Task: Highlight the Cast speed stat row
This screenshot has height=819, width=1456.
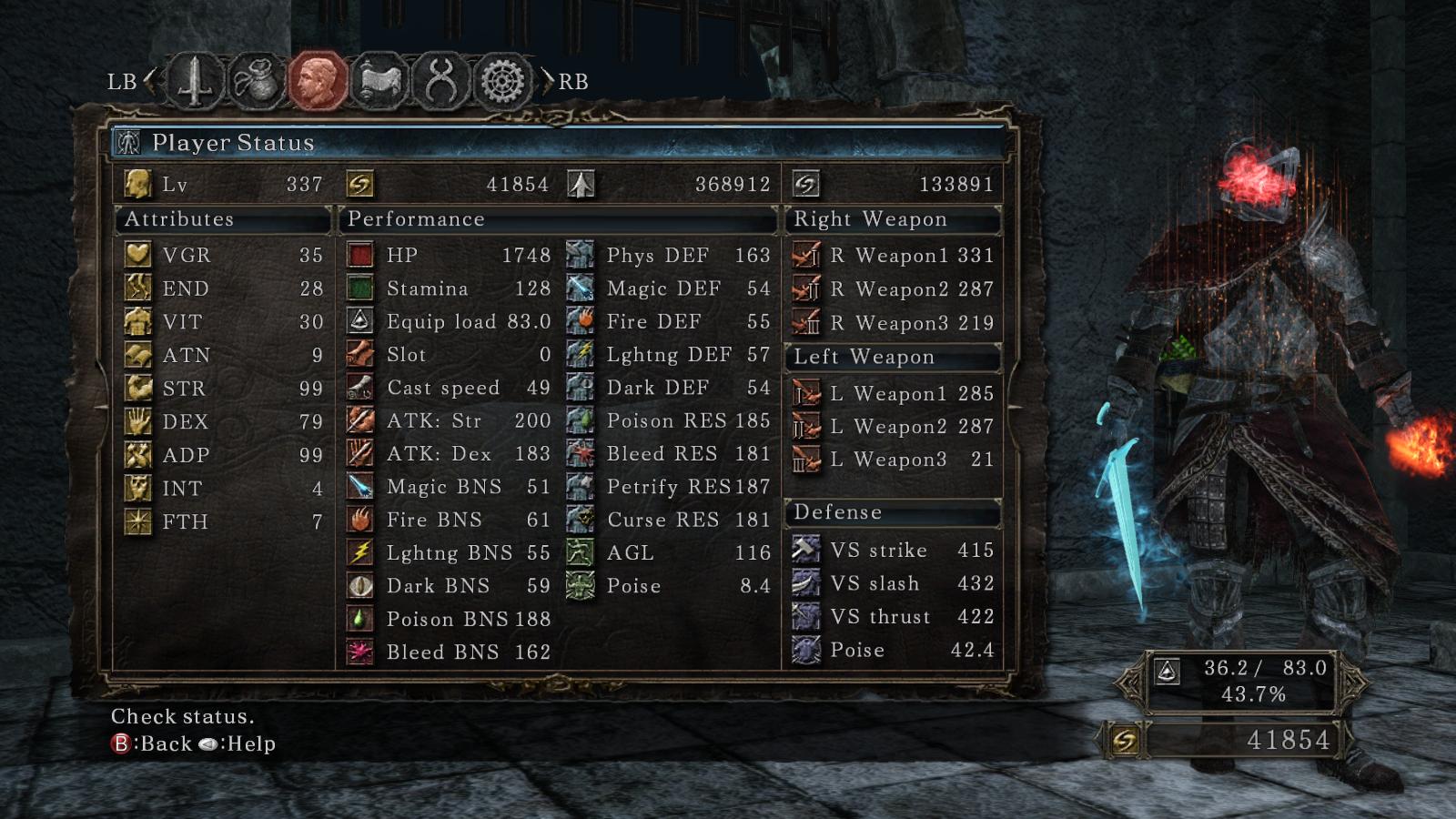Action: click(x=450, y=389)
